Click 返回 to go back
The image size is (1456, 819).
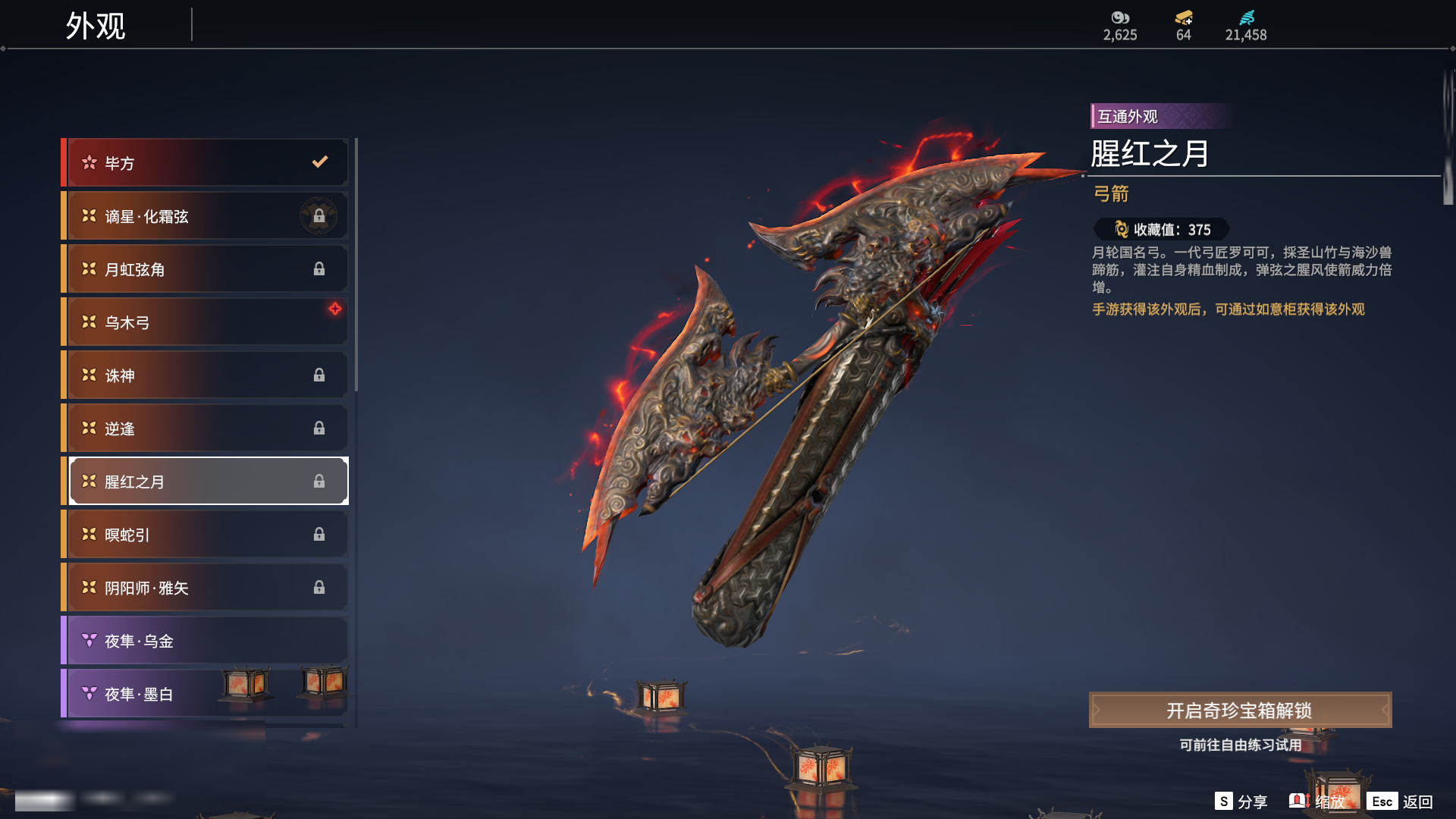coord(1400,802)
